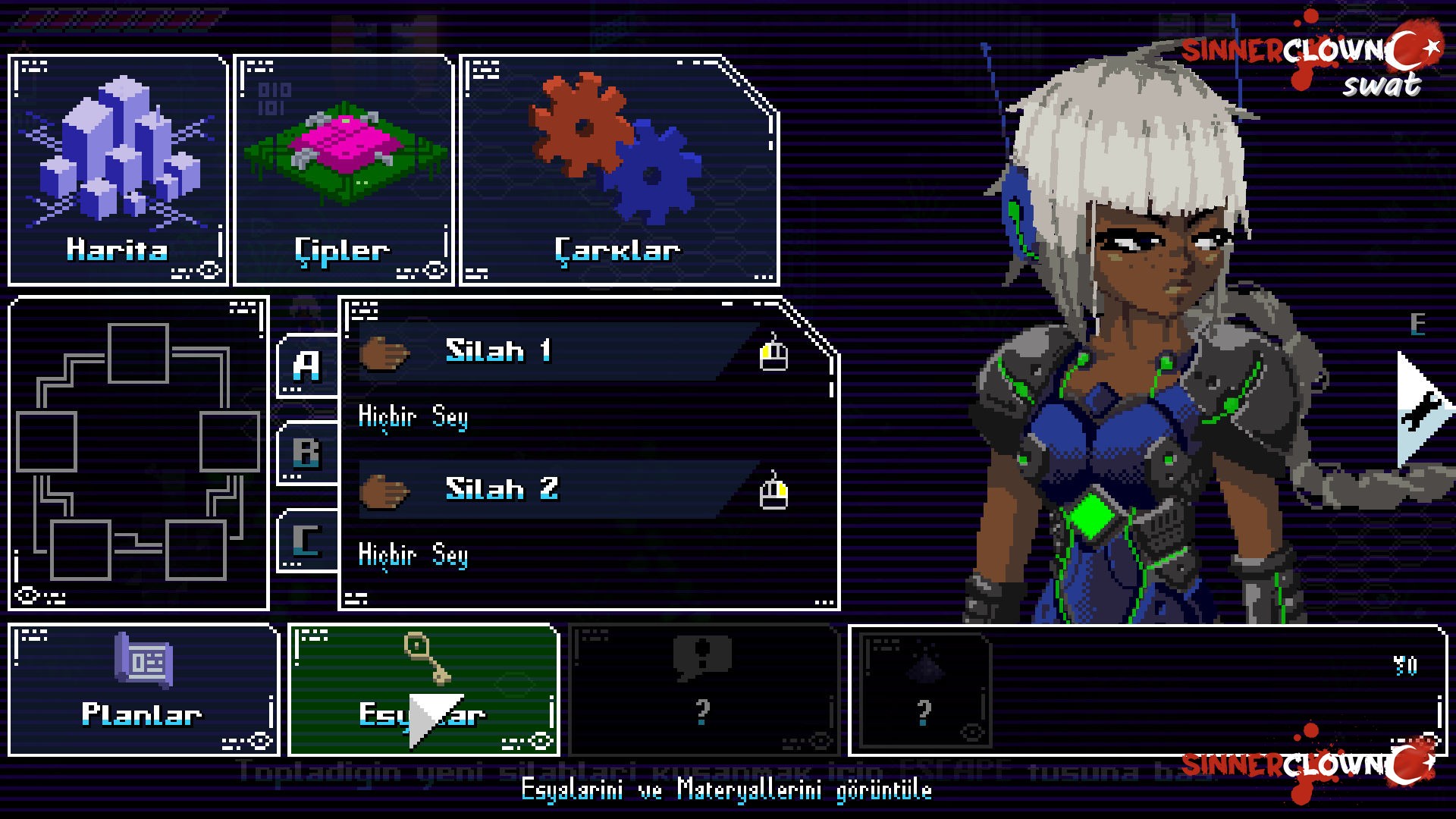
Task: Open the Eşyalar items menu
Action: pos(423,690)
